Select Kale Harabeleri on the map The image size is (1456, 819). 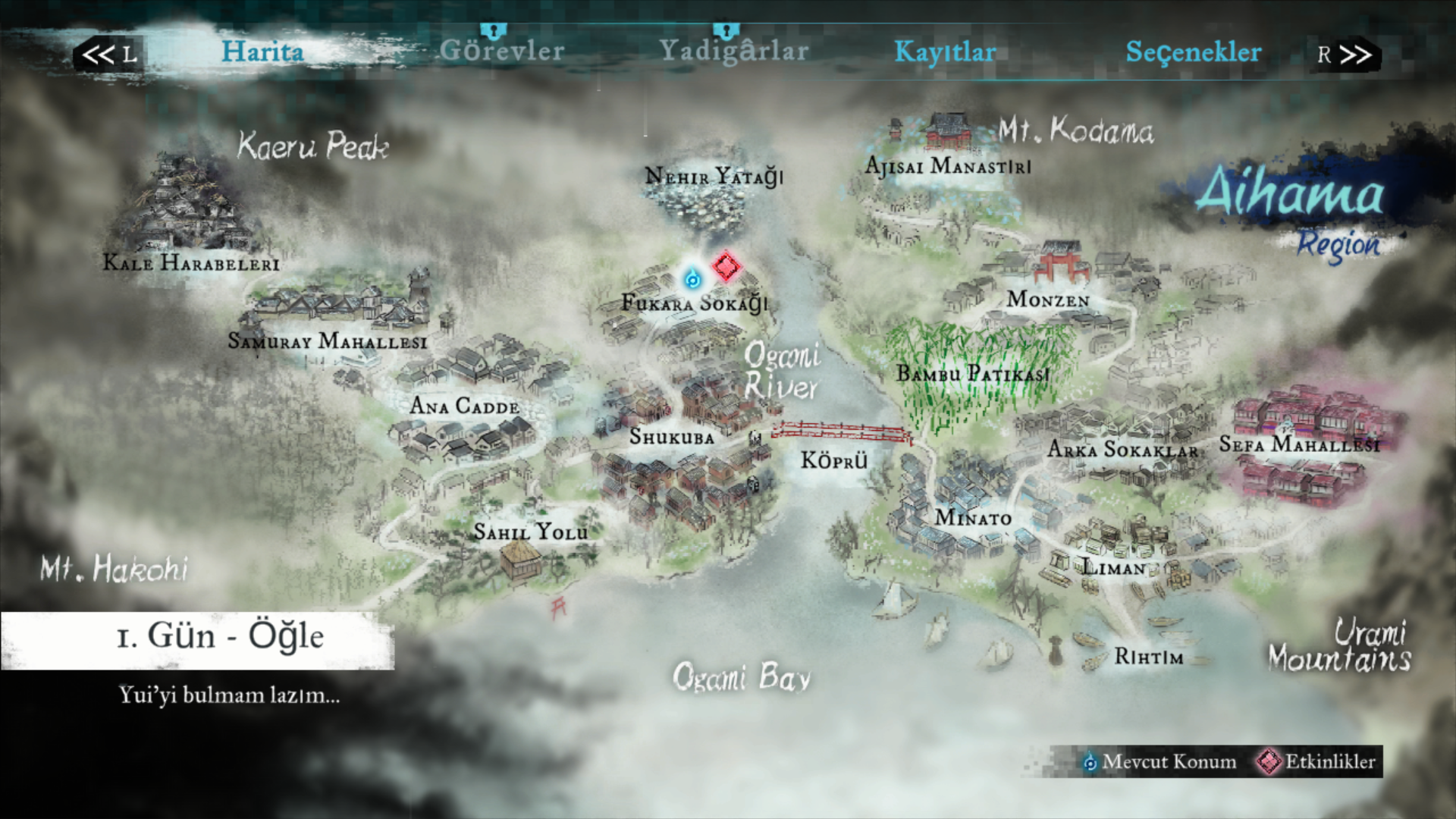[191, 263]
